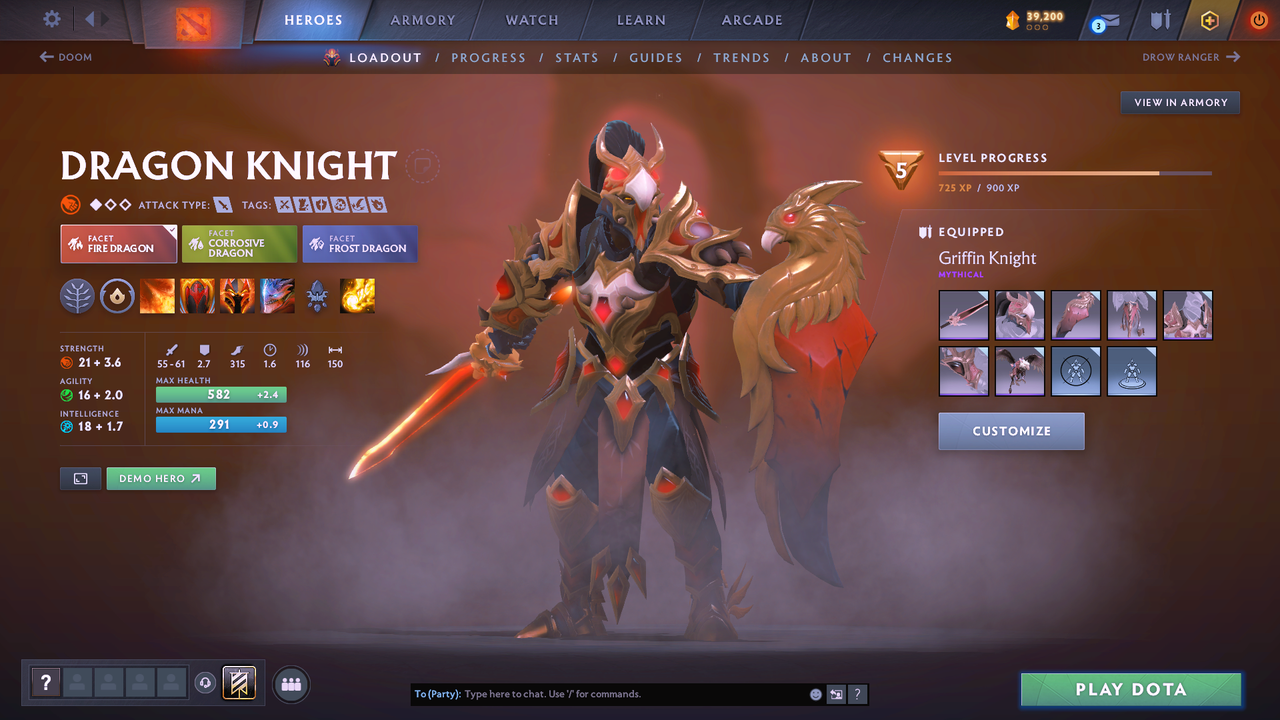
Task: Click the innate ability droplet icon
Action: (117, 296)
